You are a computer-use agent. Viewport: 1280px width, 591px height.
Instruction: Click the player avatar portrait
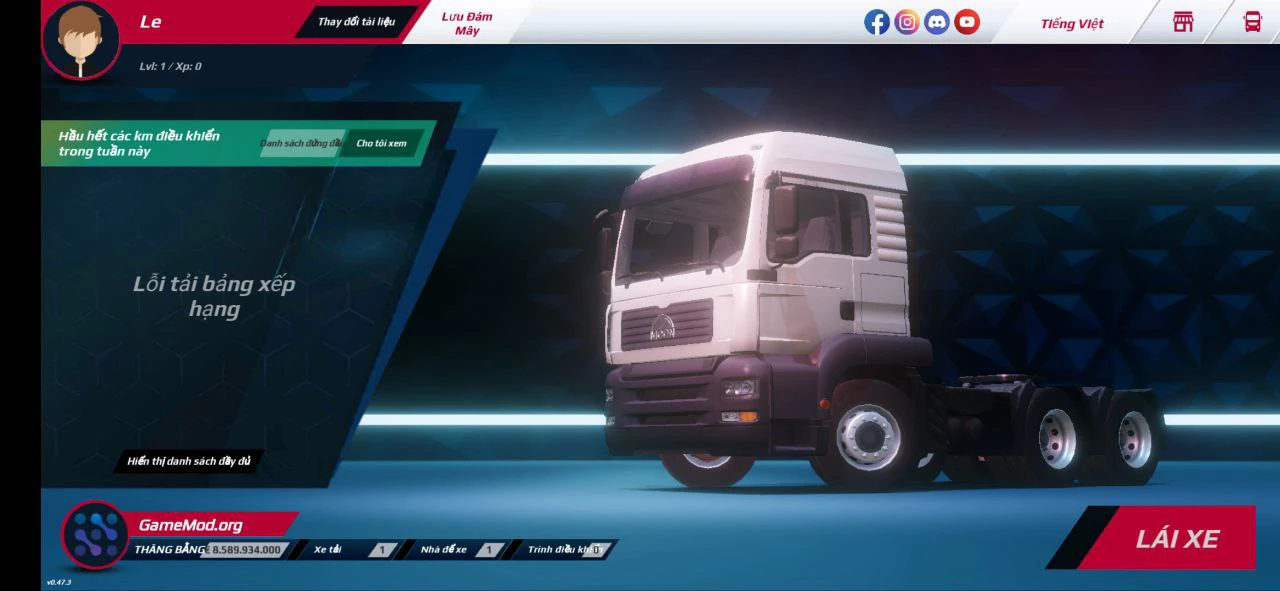coord(80,40)
